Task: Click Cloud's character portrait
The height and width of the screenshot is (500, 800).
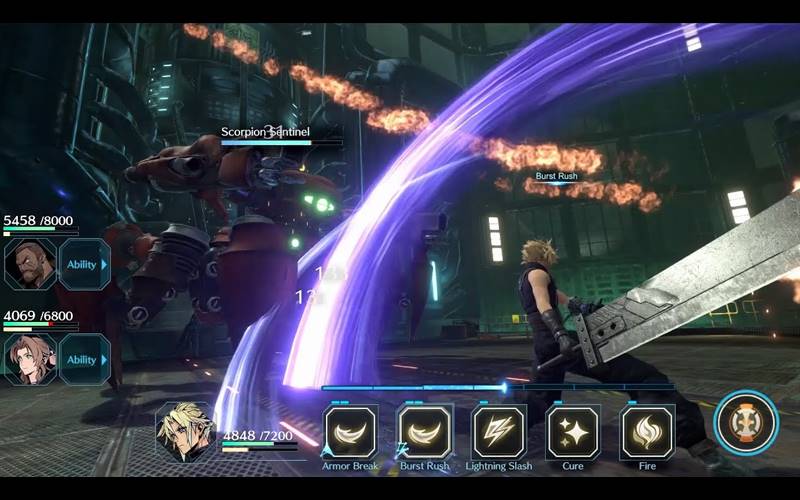Action: (x=186, y=433)
